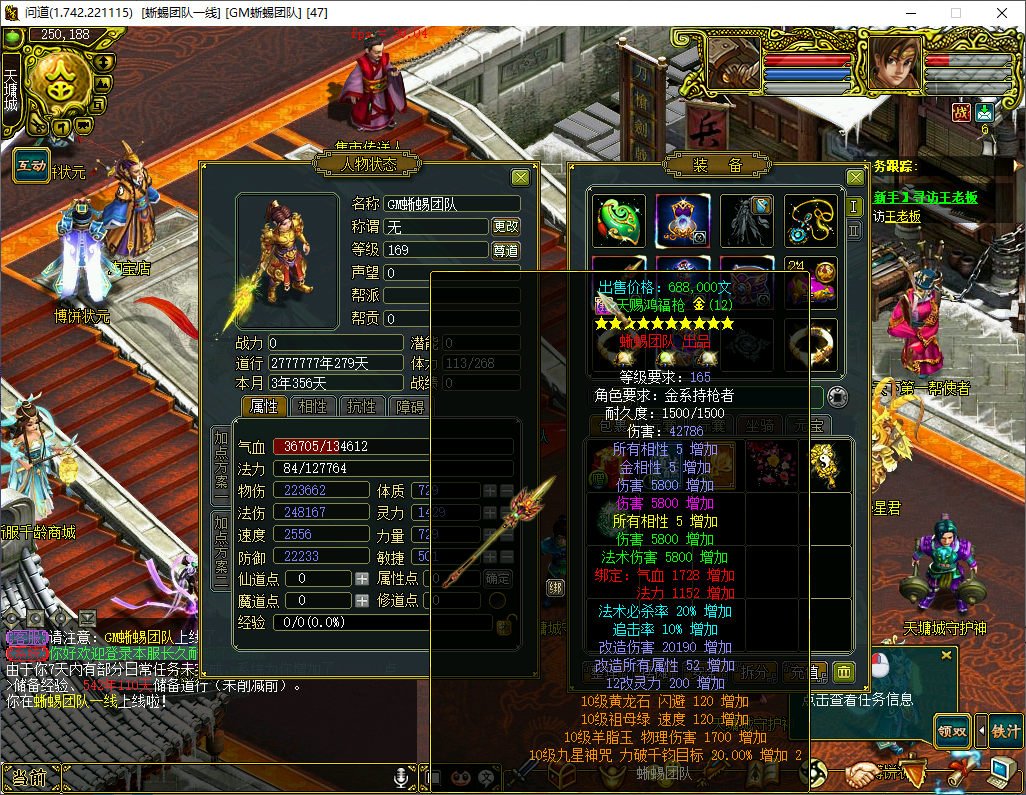Click the 更改 button beside the title field
The image size is (1026, 795).
(506, 227)
